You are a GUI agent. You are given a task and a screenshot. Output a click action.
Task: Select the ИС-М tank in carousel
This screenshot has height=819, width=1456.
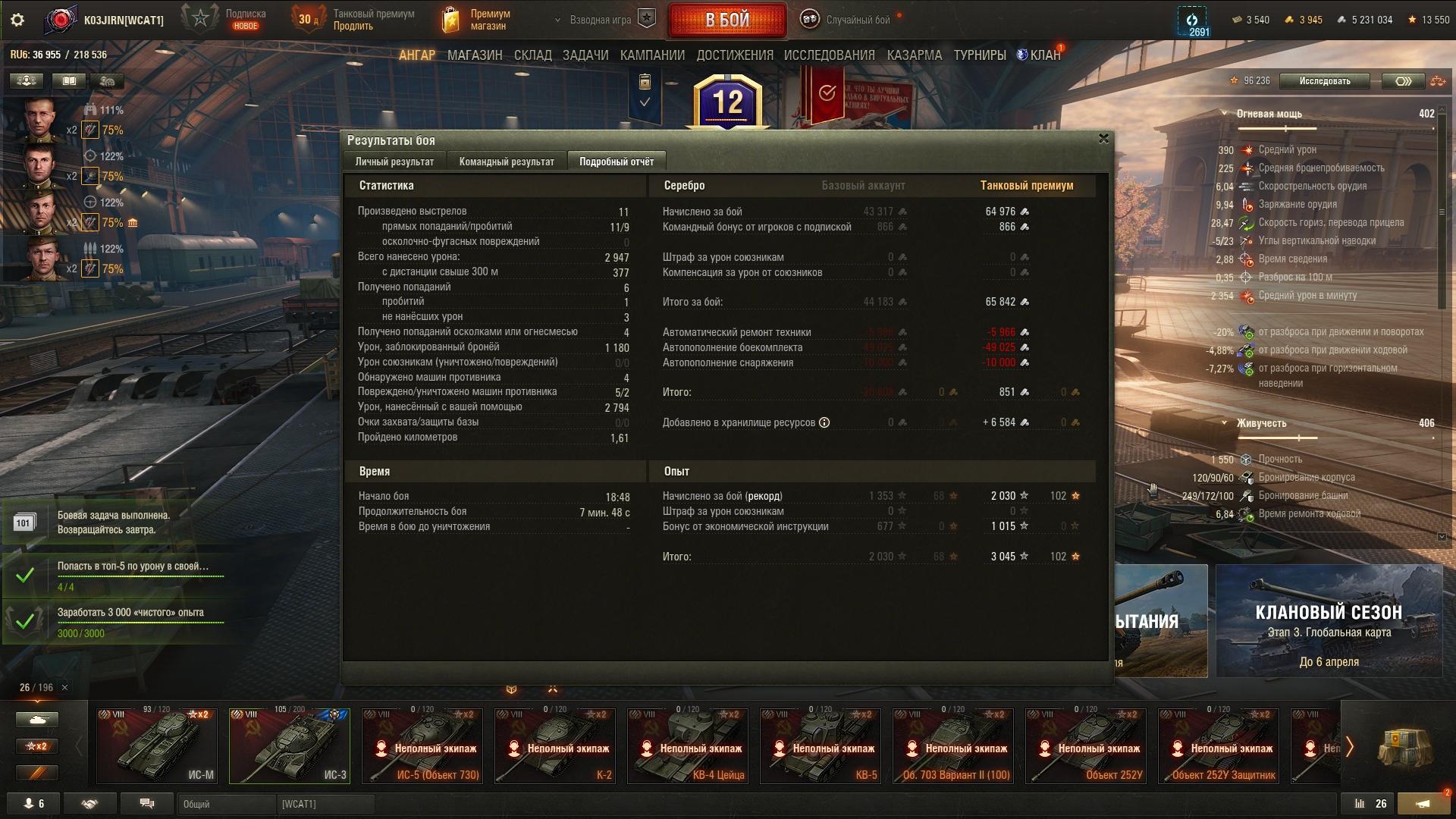pyautogui.click(x=157, y=745)
